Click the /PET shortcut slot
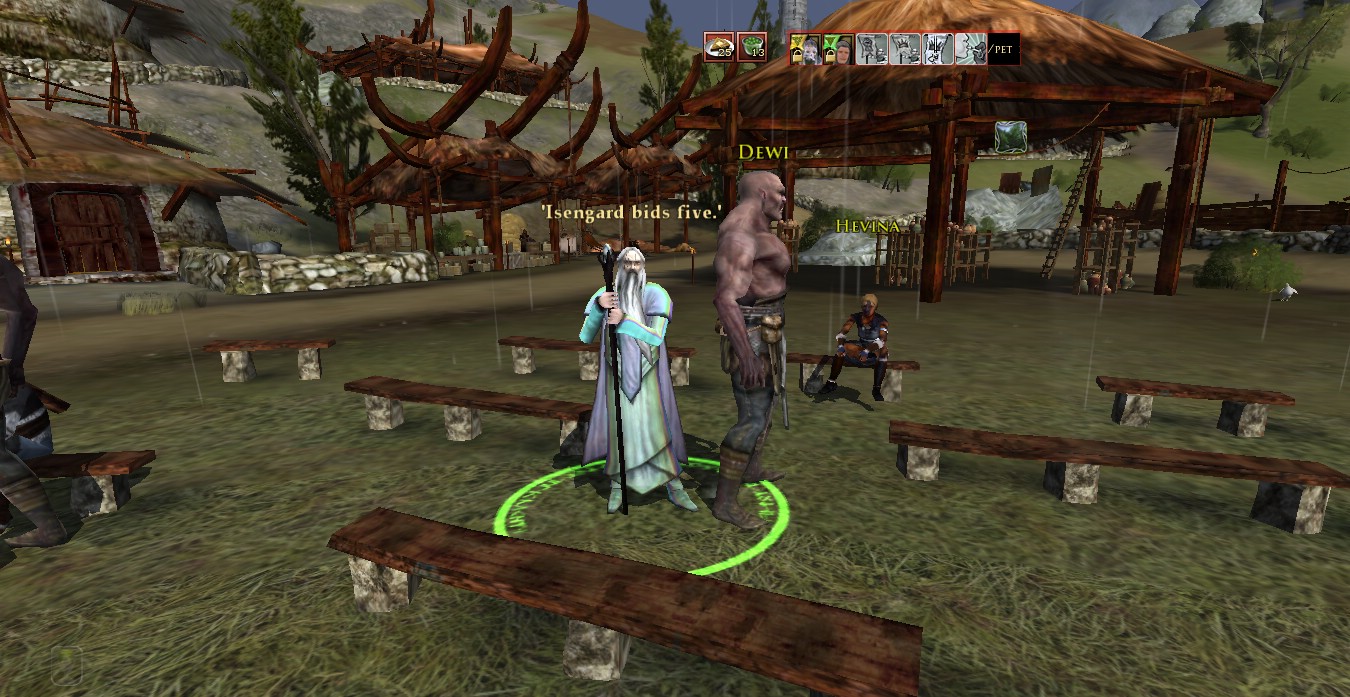 point(1003,48)
